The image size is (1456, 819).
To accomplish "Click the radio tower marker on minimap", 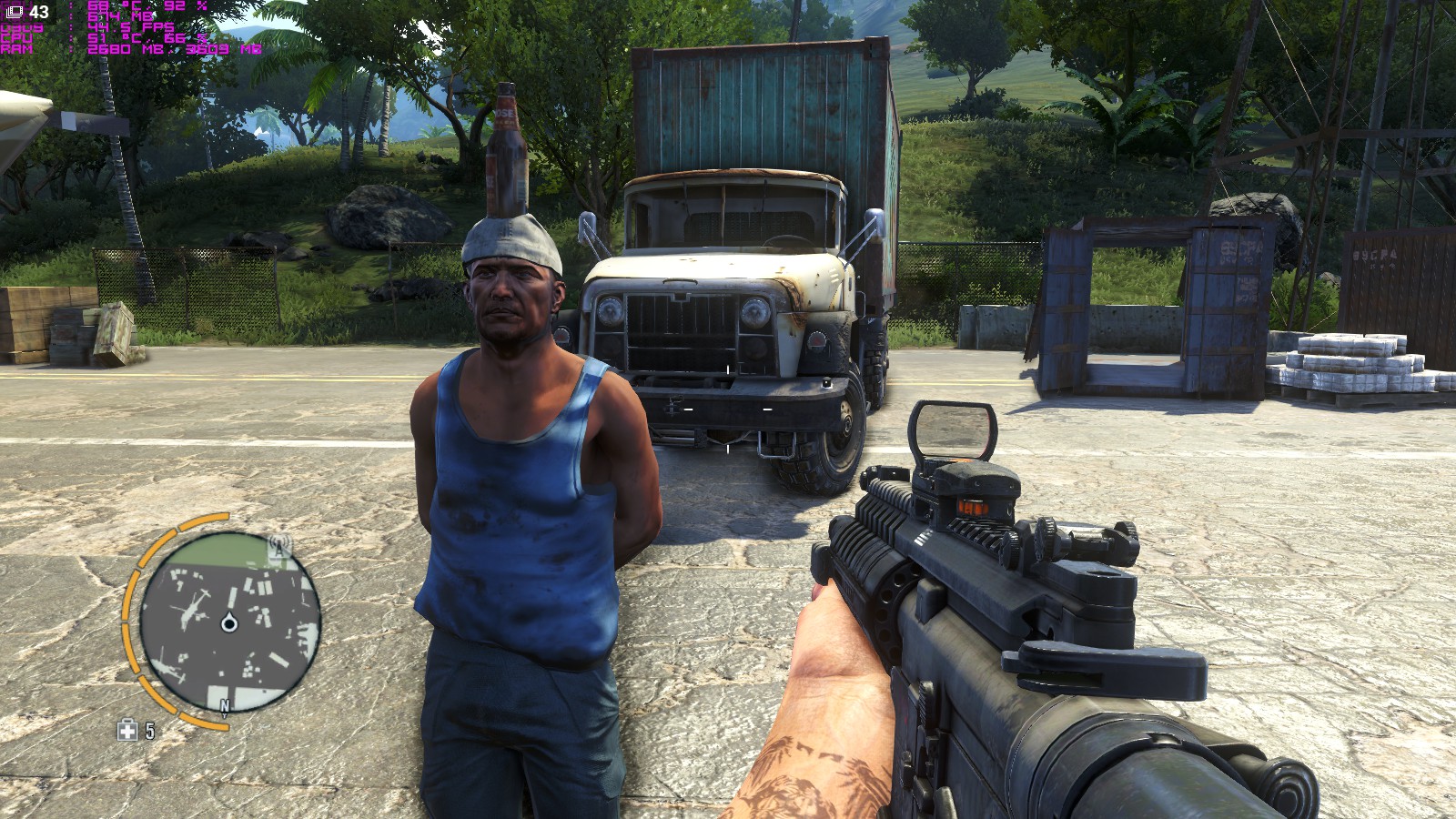I will click(278, 548).
